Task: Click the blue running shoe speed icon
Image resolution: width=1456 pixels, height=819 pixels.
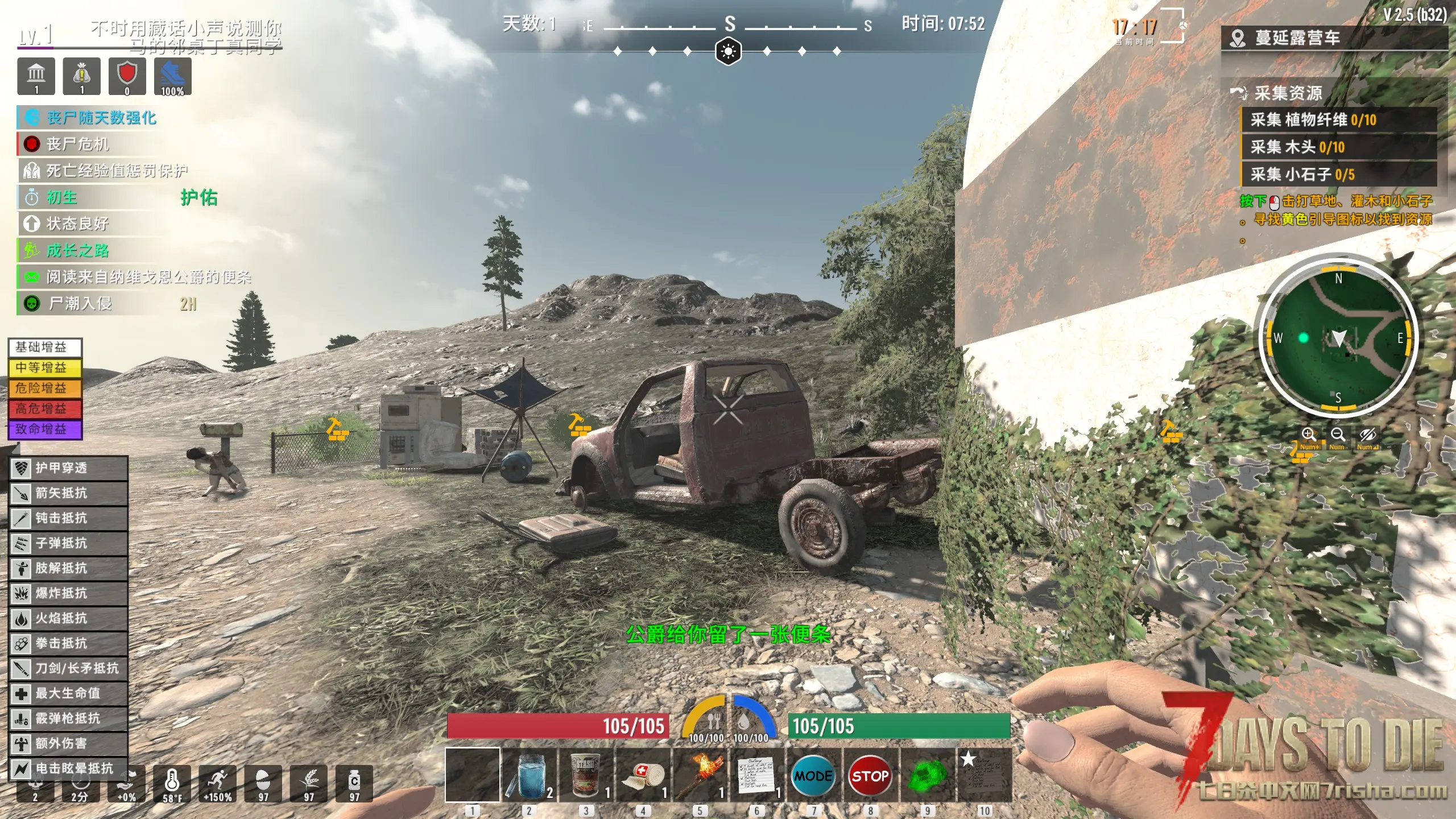Action: coord(172,76)
